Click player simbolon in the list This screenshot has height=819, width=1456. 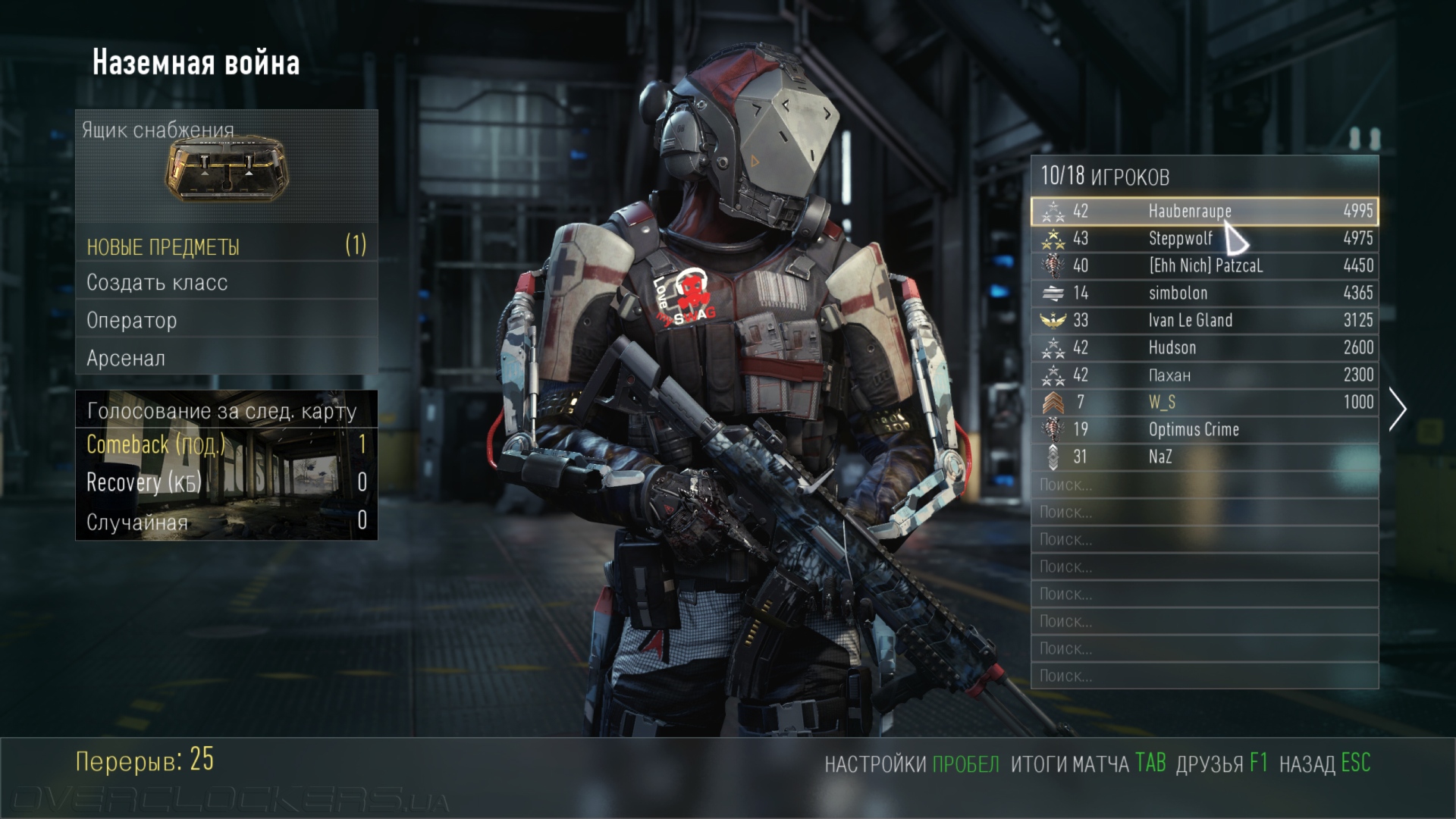[x=1204, y=293]
